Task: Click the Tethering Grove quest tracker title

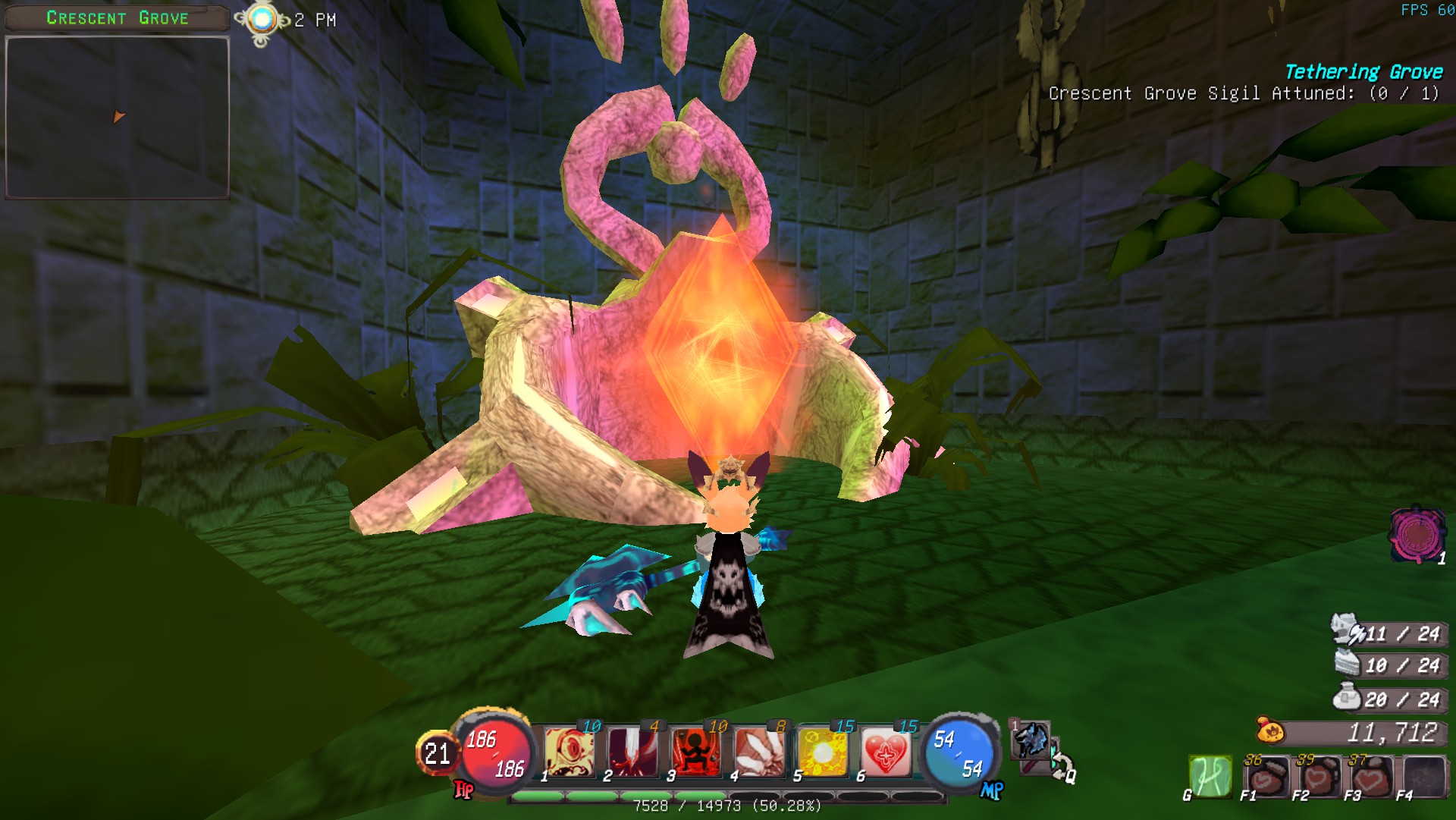Action: point(1363,72)
